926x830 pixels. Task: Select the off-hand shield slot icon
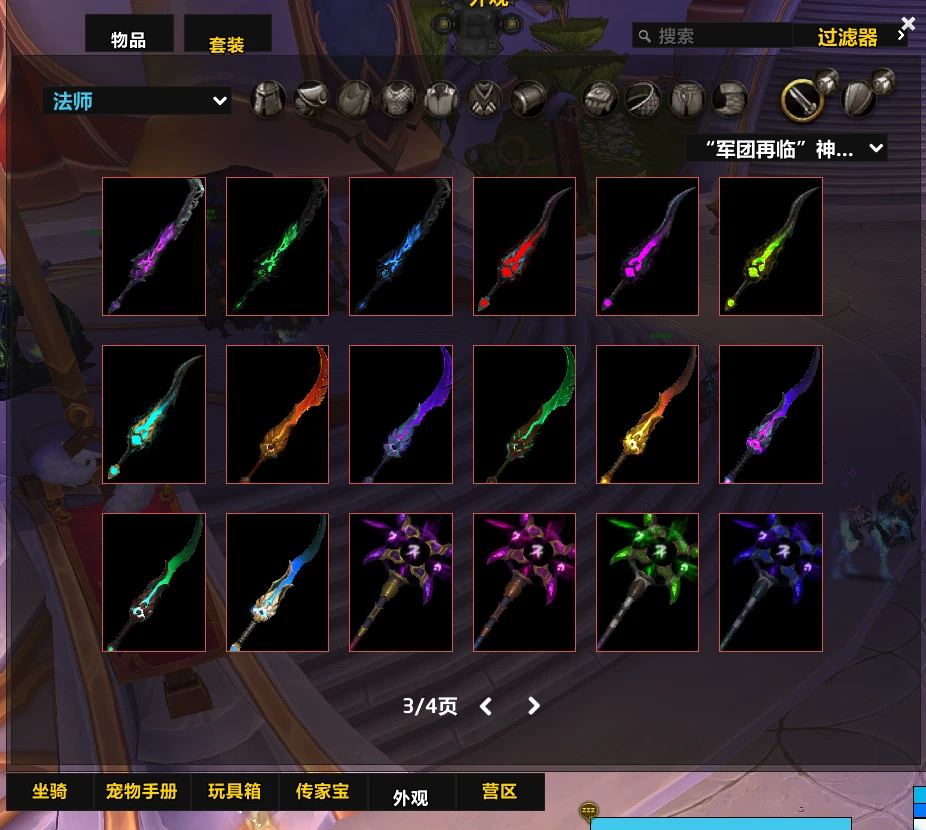point(860,99)
